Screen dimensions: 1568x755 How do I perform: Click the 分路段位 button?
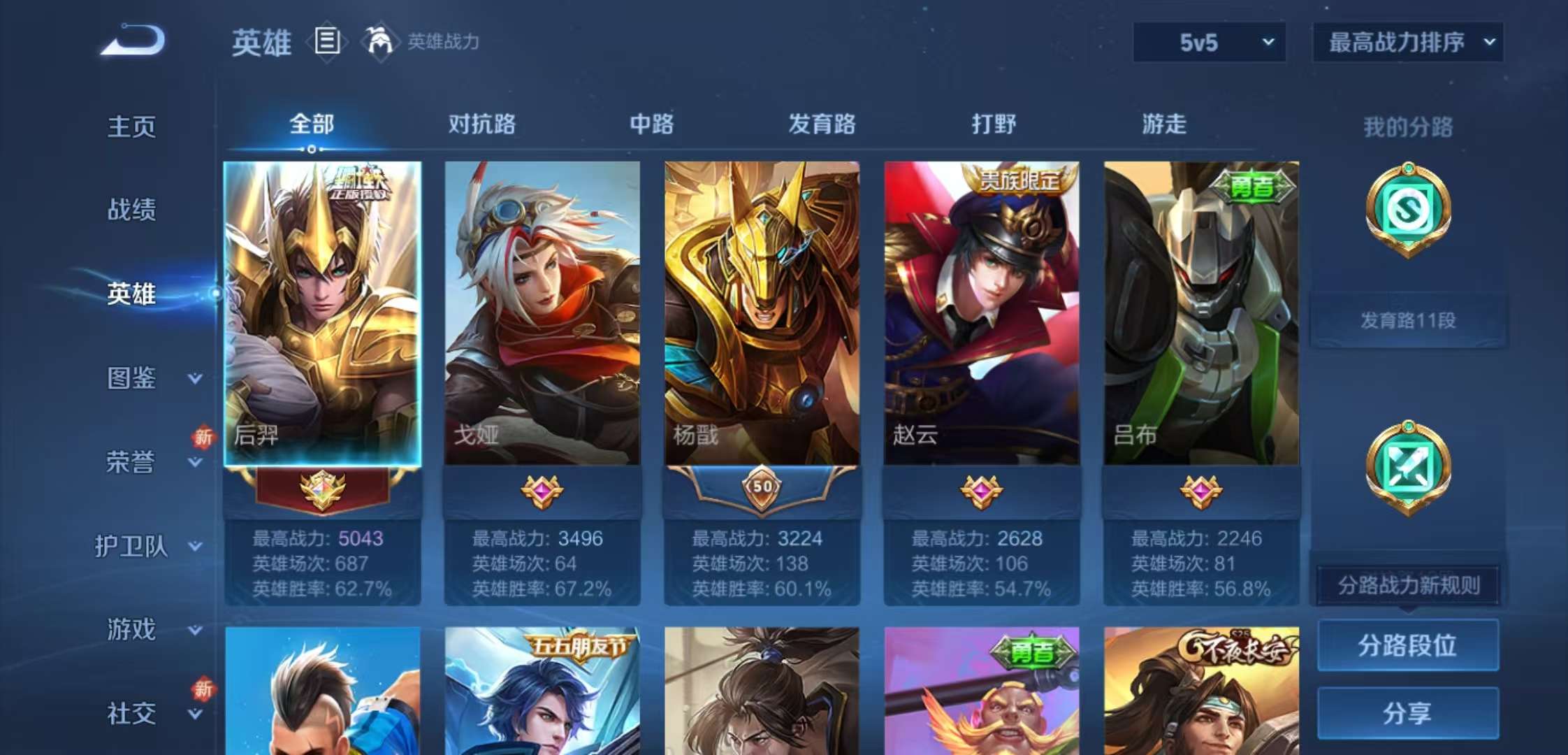tap(1407, 645)
